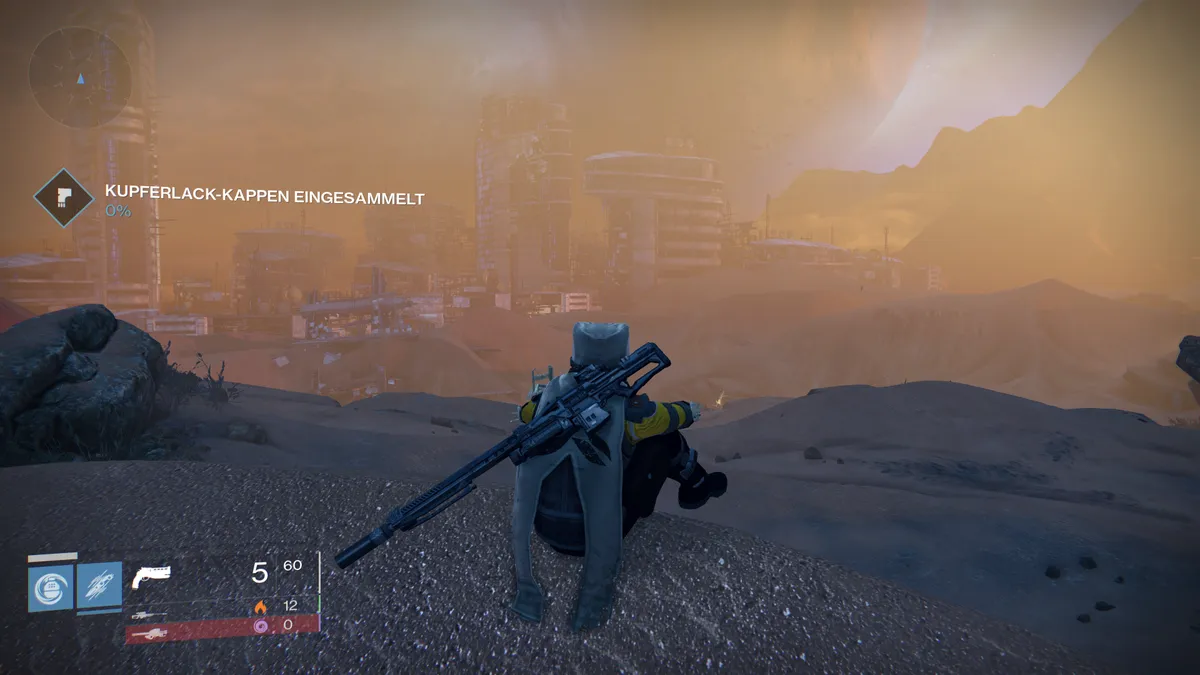Viewport: 1200px width, 675px height.
Task: Click the circular radar in the corner
Action: [x=79, y=77]
